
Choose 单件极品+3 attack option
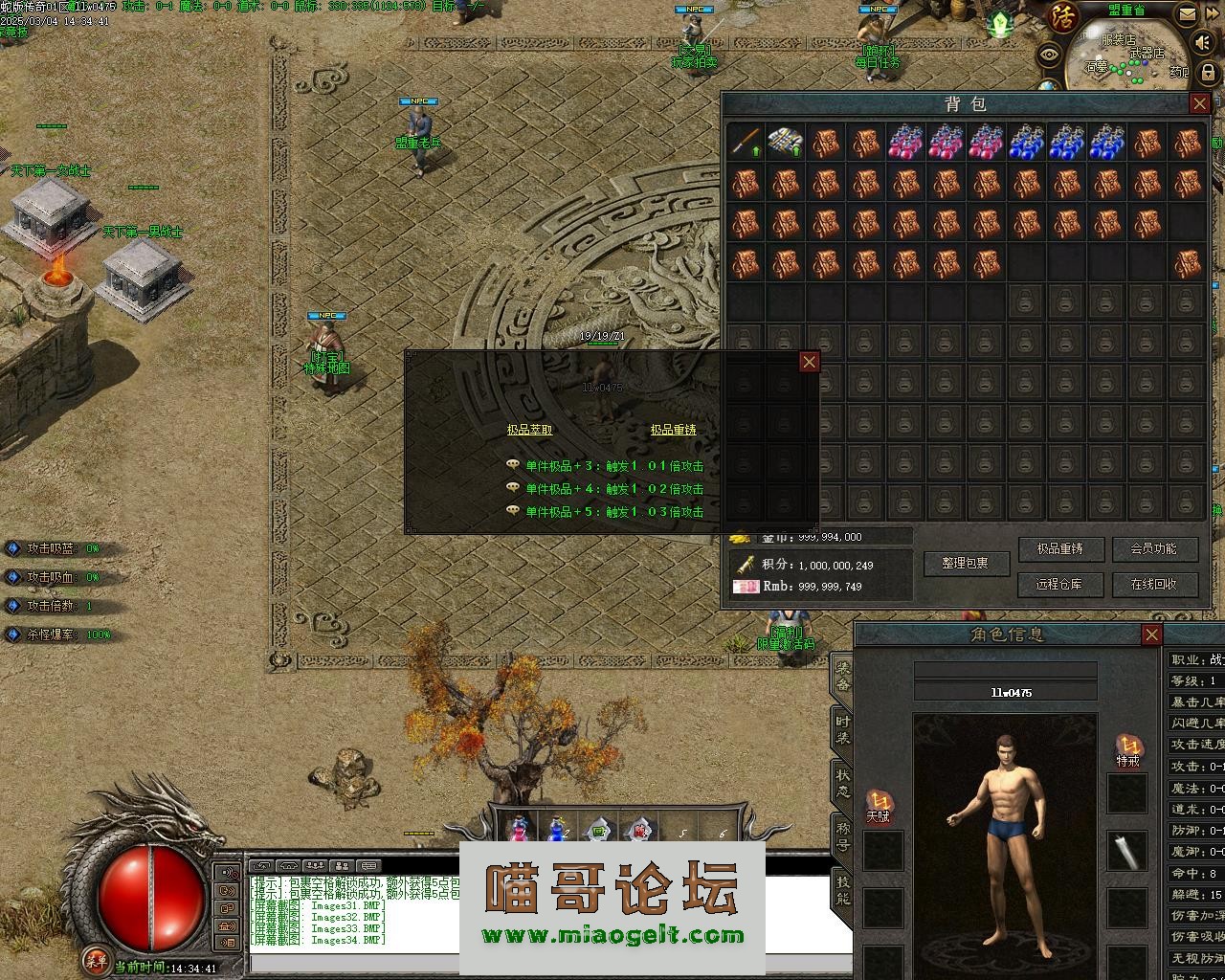point(613,466)
